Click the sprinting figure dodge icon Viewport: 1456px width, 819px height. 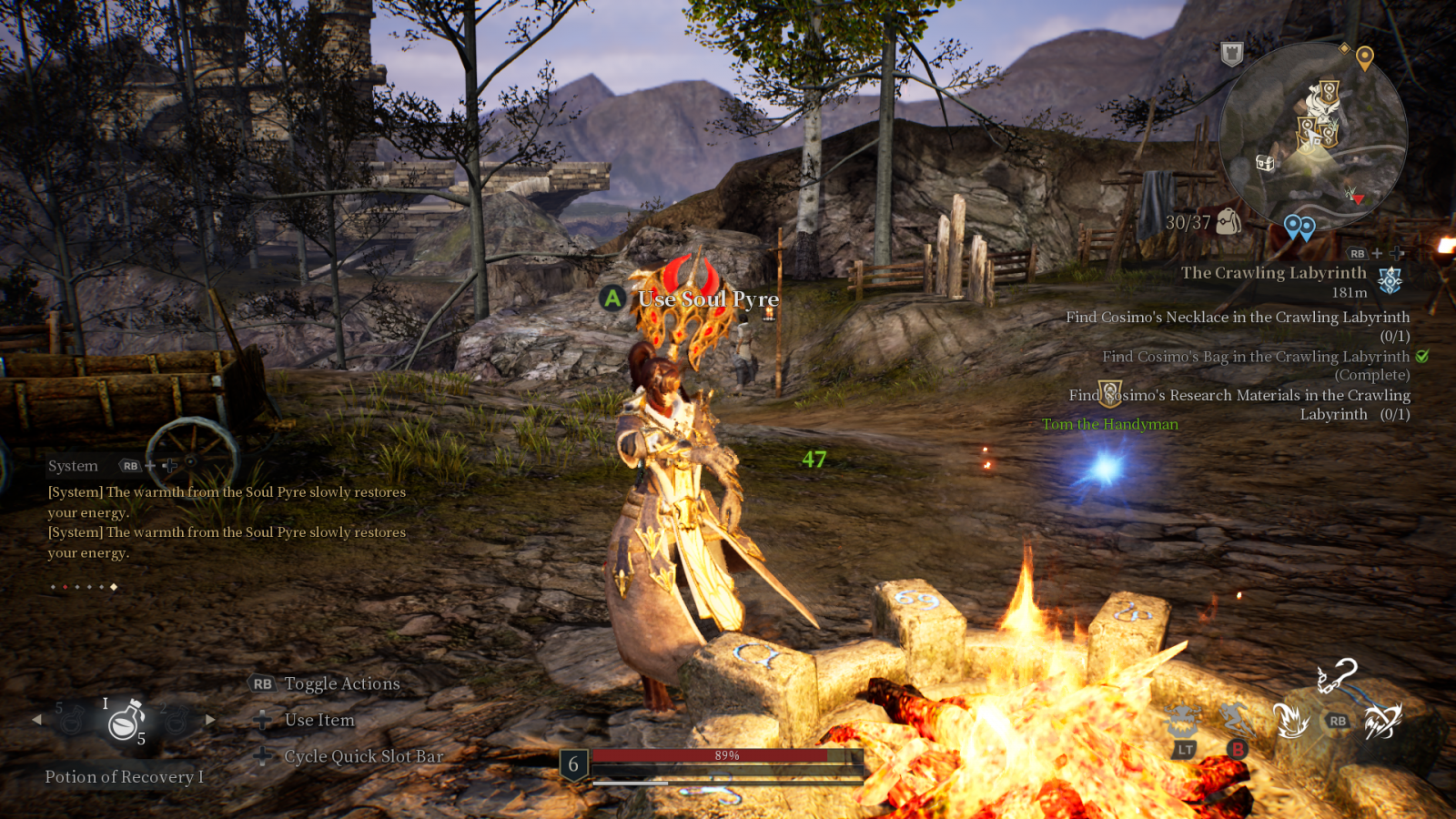point(1237,719)
